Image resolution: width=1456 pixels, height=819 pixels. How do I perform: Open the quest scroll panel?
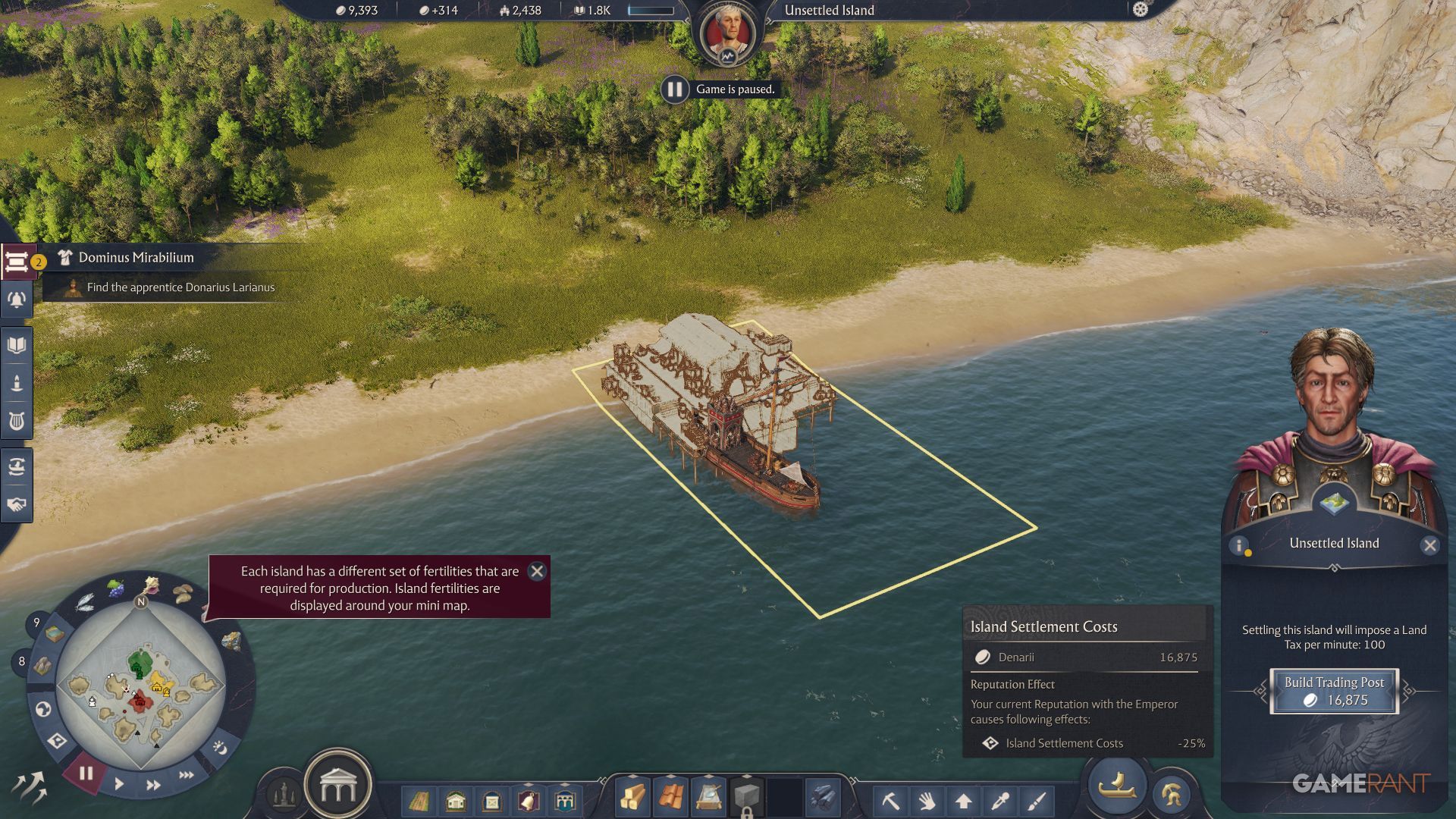[17, 262]
